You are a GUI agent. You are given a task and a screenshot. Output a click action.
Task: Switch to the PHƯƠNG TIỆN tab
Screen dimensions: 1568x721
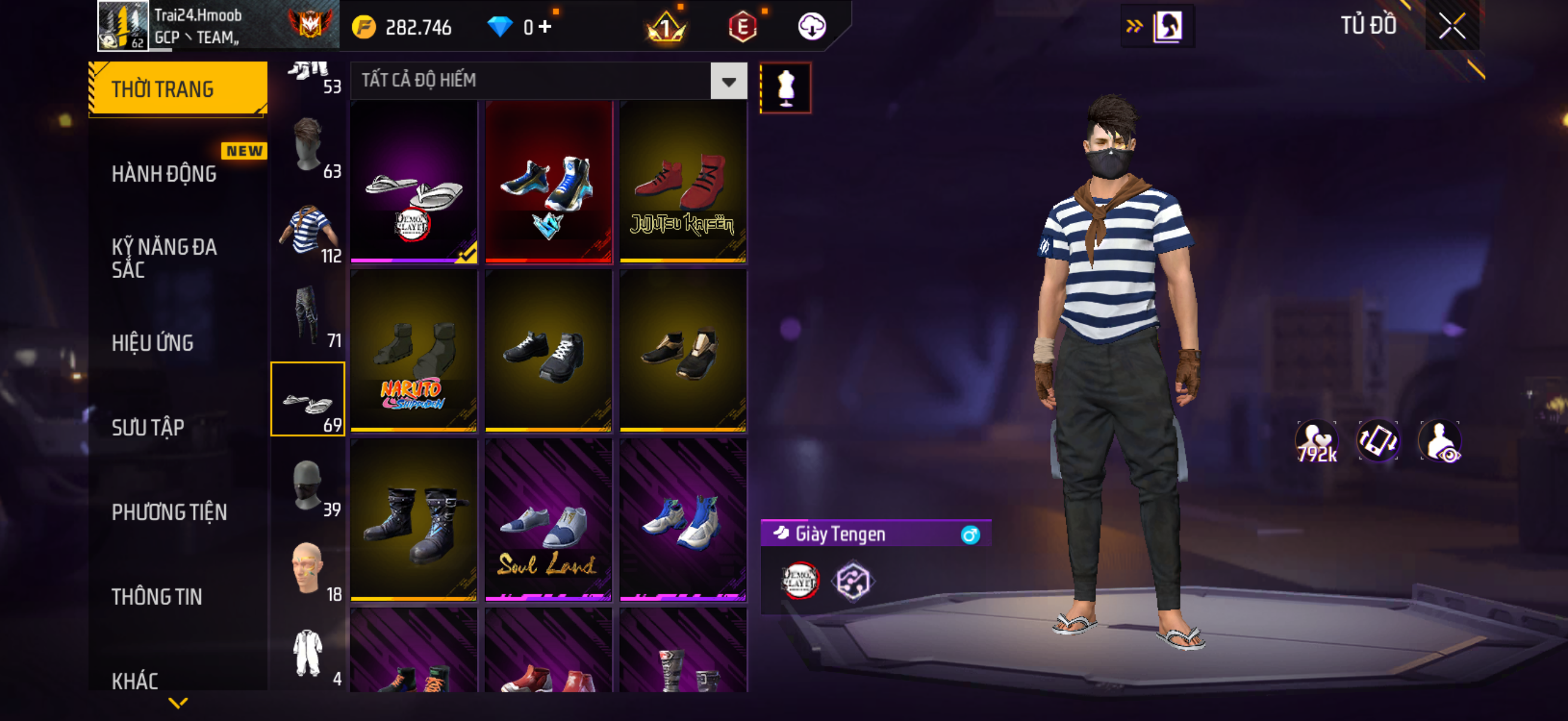pyautogui.click(x=169, y=512)
